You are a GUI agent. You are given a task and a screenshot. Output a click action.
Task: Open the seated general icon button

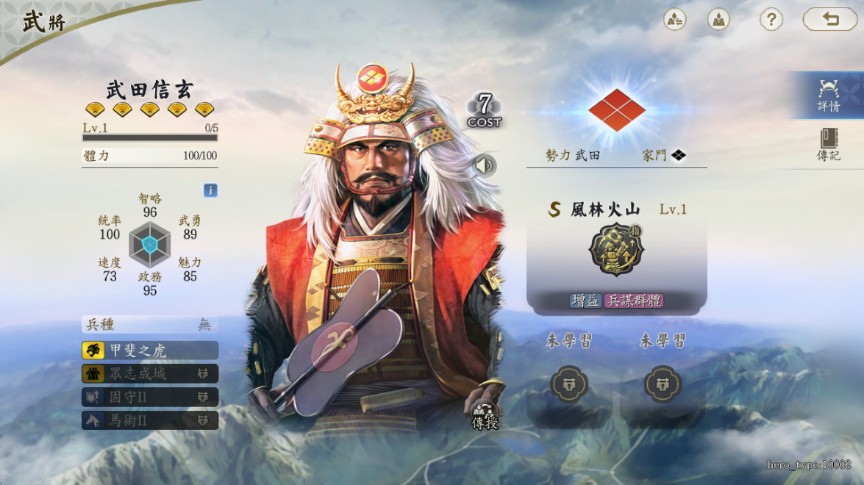(718, 19)
